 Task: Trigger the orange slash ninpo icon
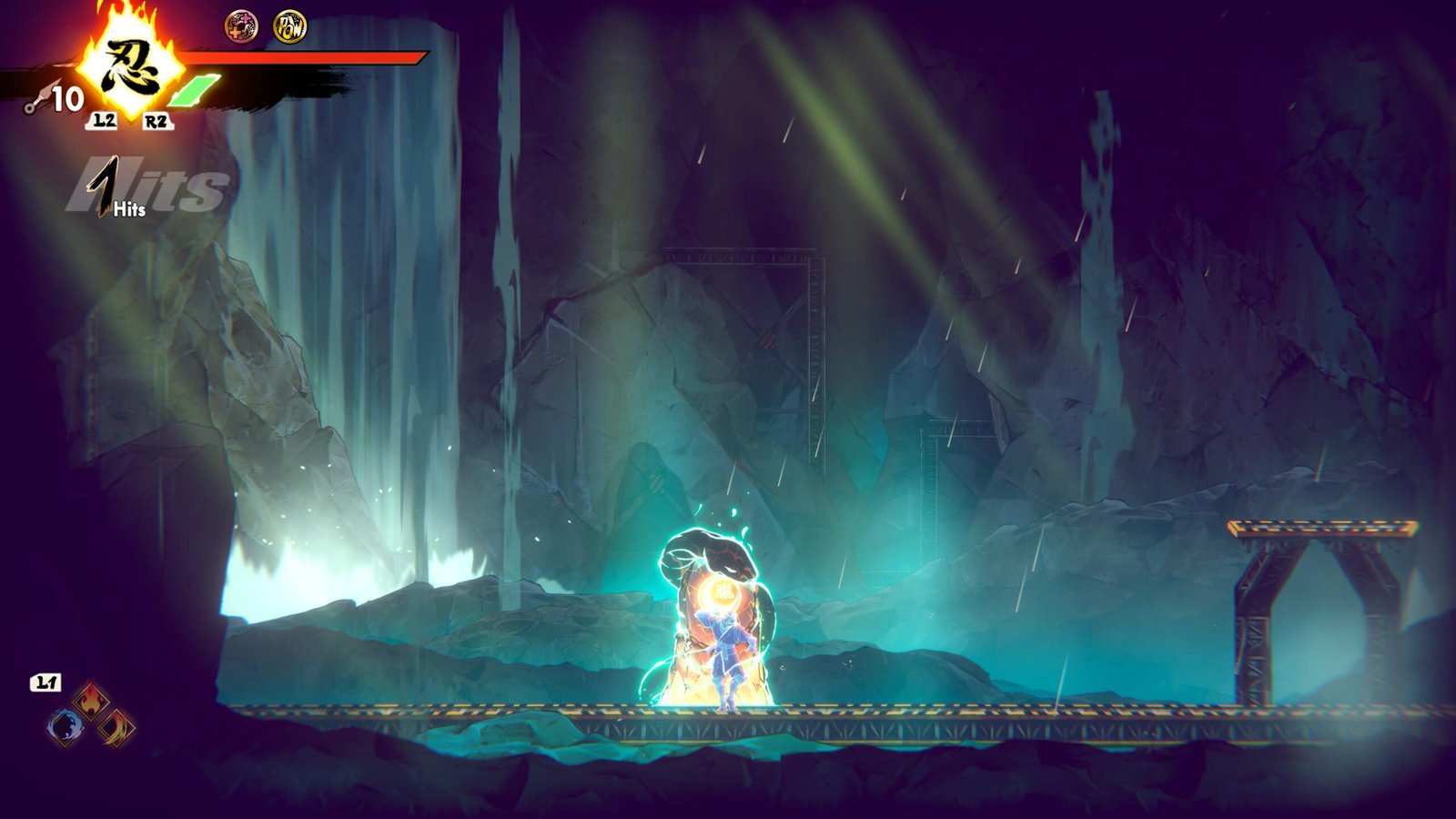[117, 727]
